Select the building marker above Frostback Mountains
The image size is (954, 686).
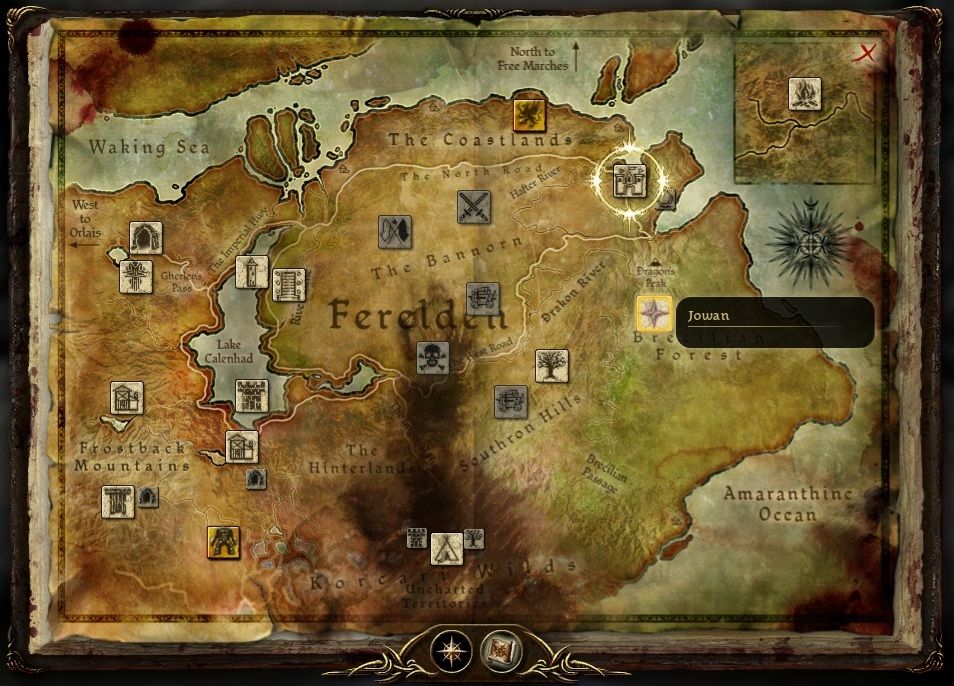[x=127, y=398]
